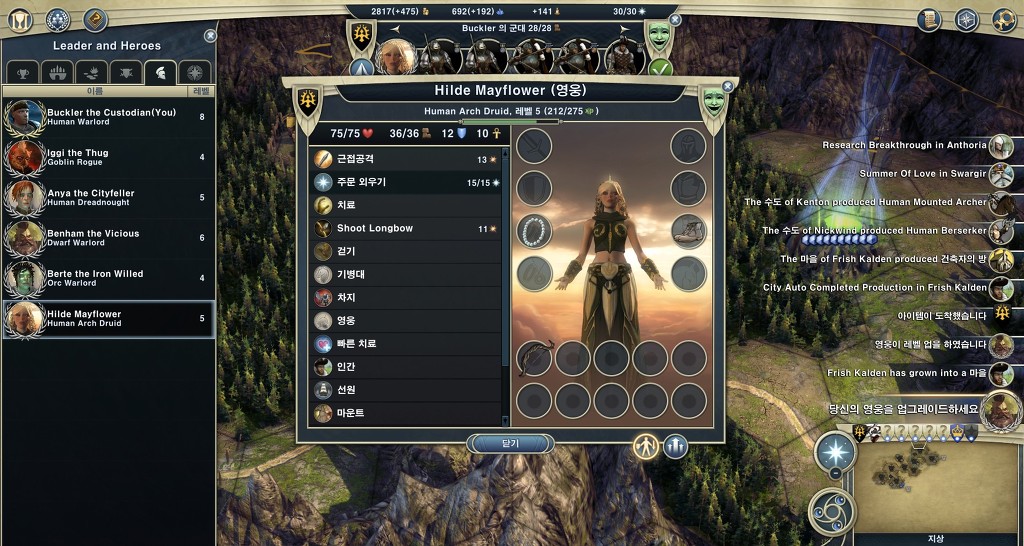Select the 주문 외우기 ability row

pos(405,182)
